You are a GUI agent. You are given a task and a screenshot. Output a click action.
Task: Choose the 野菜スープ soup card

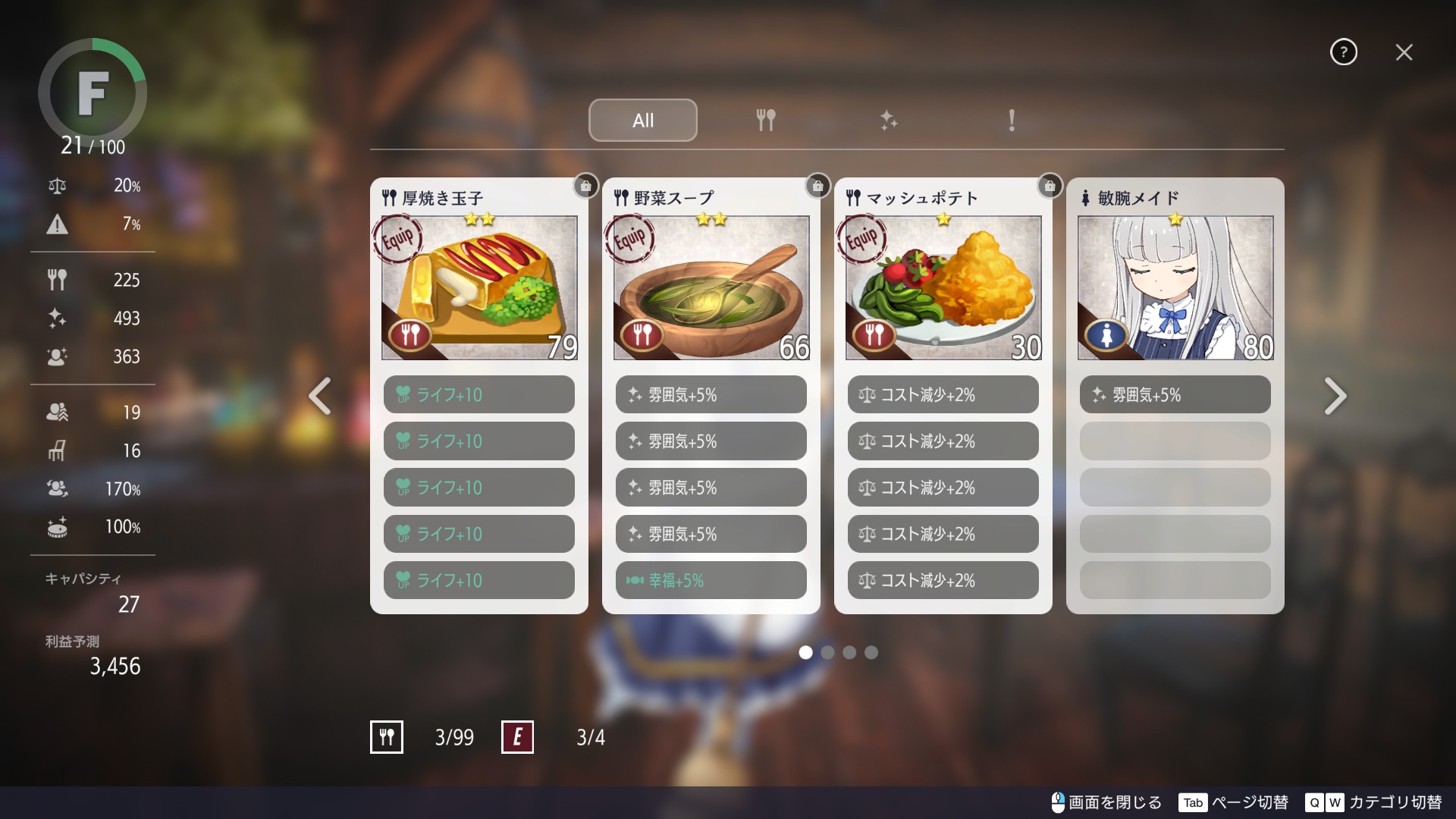click(x=711, y=287)
